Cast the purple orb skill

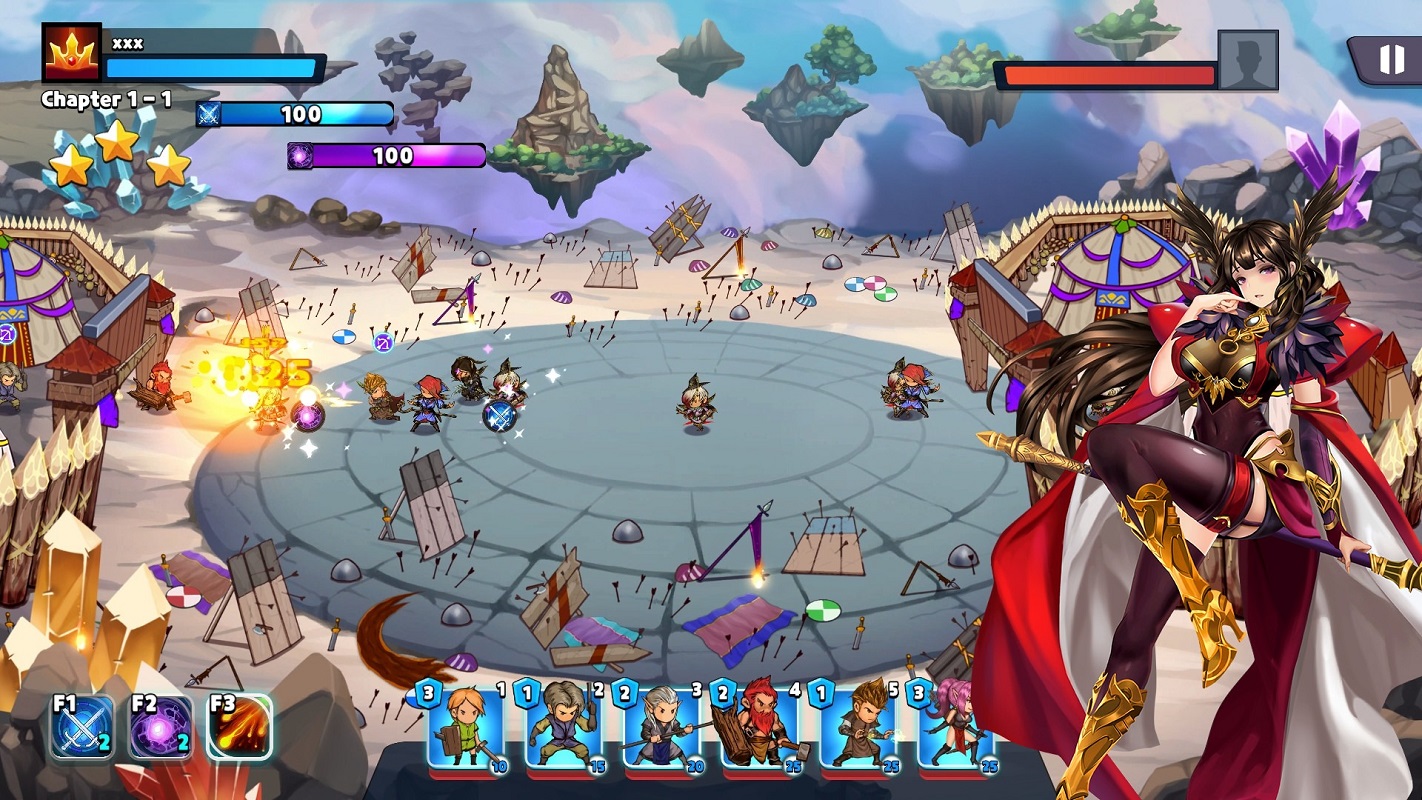click(x=160, y=727)
